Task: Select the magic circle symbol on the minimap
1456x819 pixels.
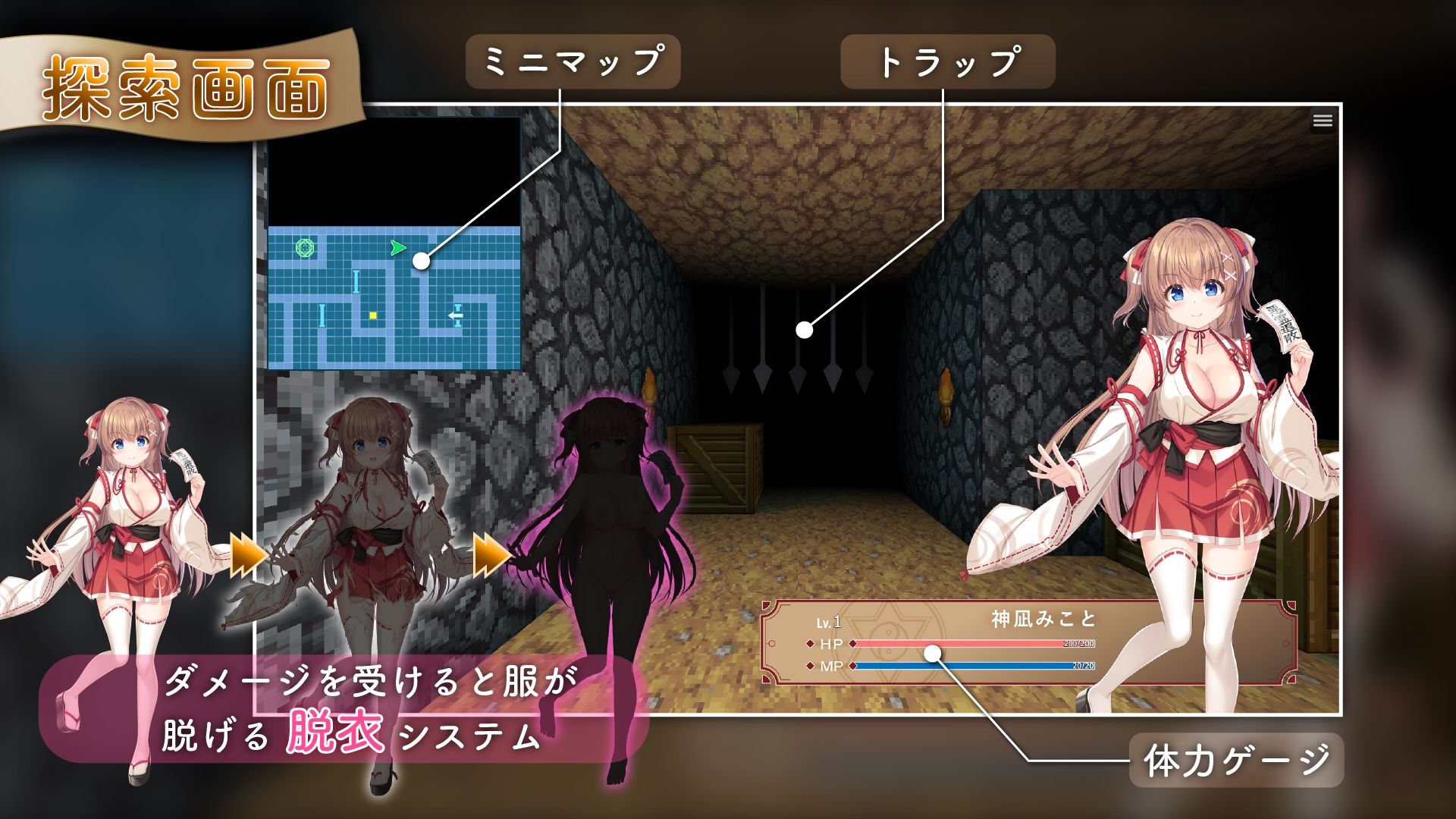Action: click(x=305, y=249)
